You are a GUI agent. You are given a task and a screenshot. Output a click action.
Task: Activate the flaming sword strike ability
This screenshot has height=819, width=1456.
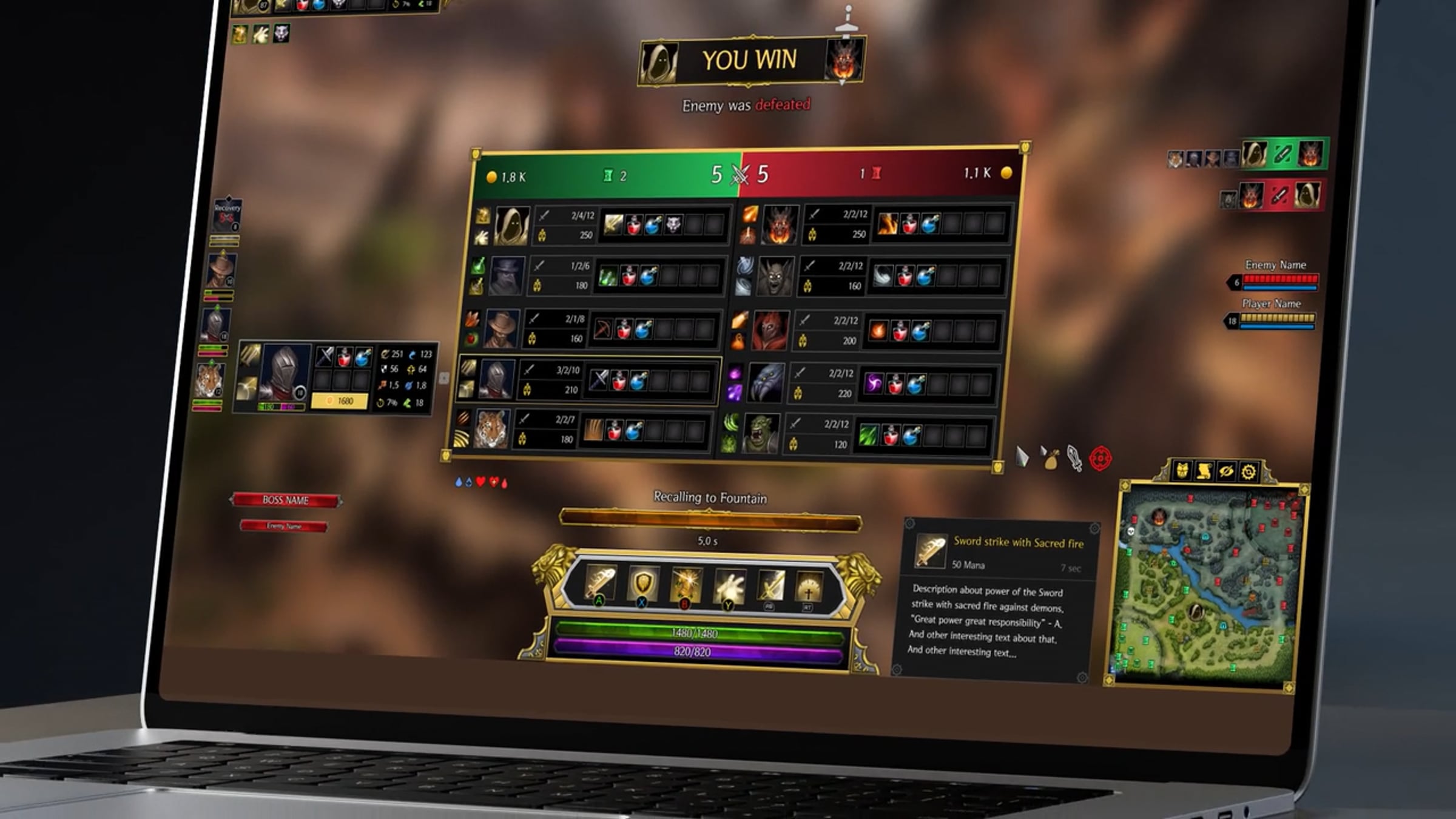[x=600, y=582]
